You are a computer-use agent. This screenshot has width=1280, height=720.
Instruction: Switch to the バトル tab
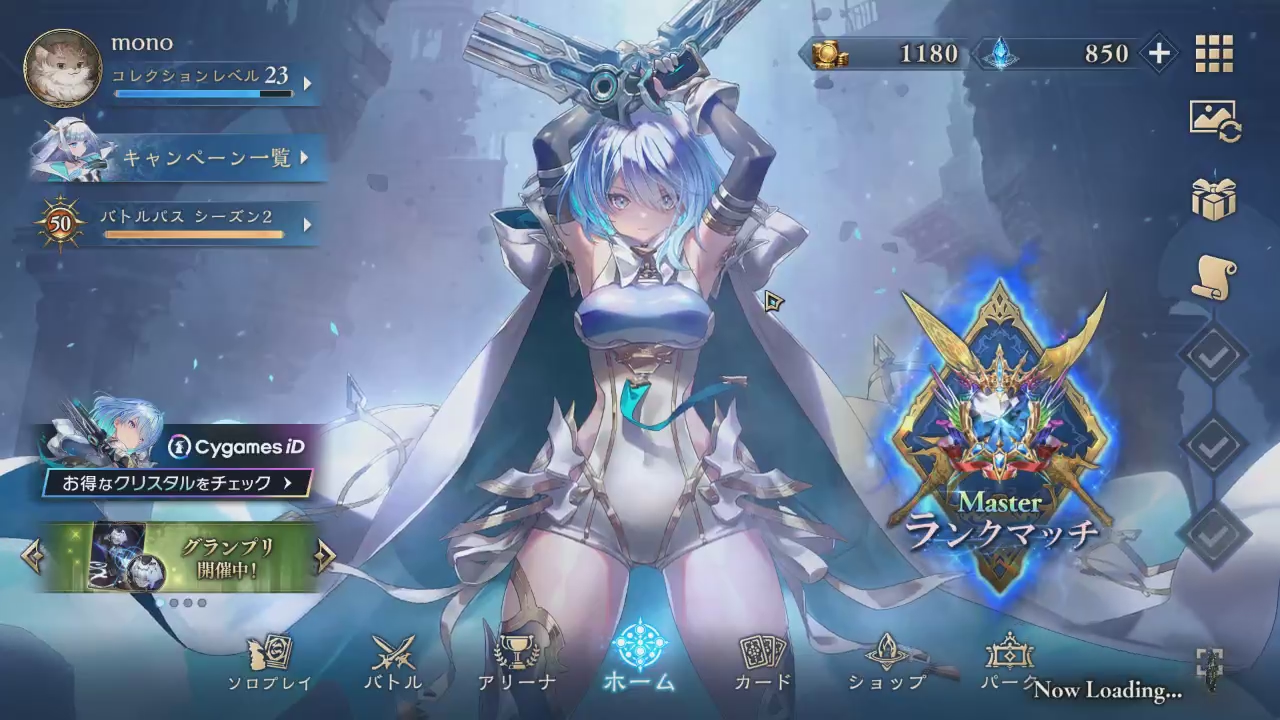coord(393,663)
